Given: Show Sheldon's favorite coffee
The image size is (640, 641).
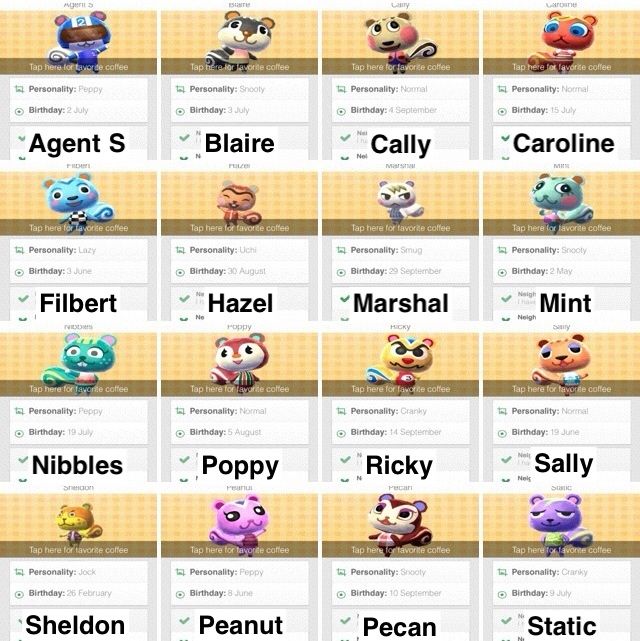Looking at the screenshot, I should point(79,549).
